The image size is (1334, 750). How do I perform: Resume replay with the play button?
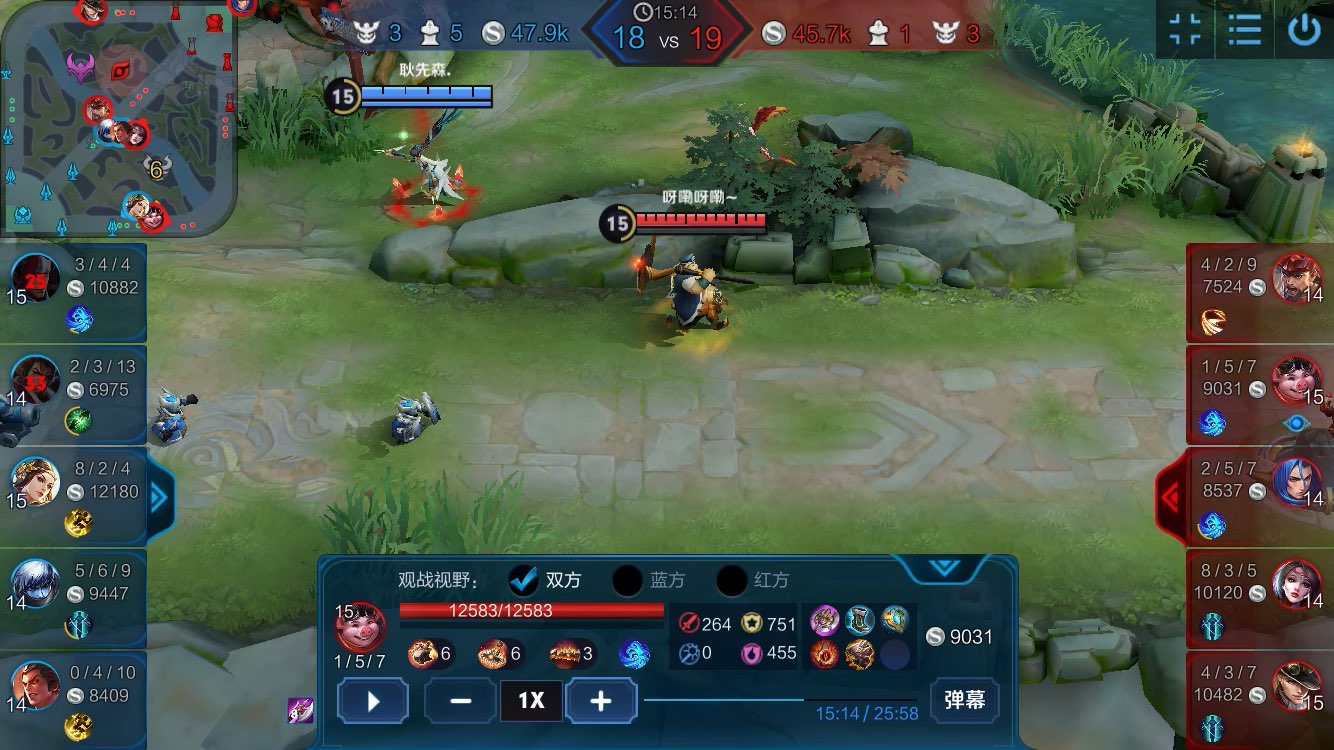373,701
